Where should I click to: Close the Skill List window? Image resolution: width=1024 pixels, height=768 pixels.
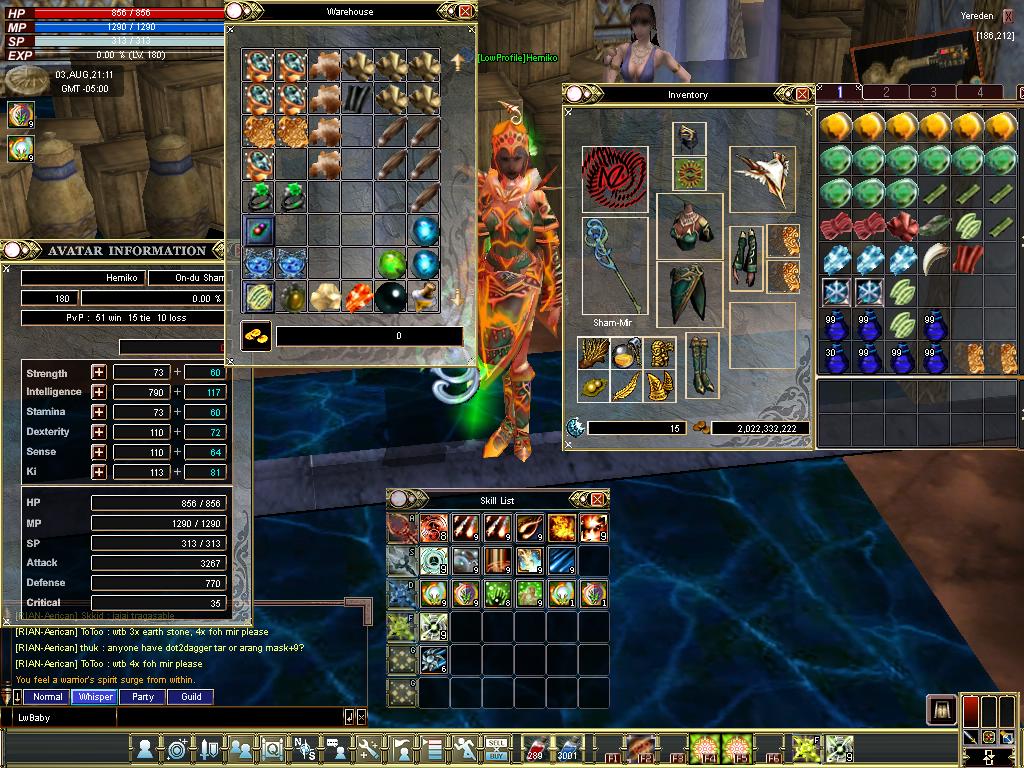[x=597, y=499]
